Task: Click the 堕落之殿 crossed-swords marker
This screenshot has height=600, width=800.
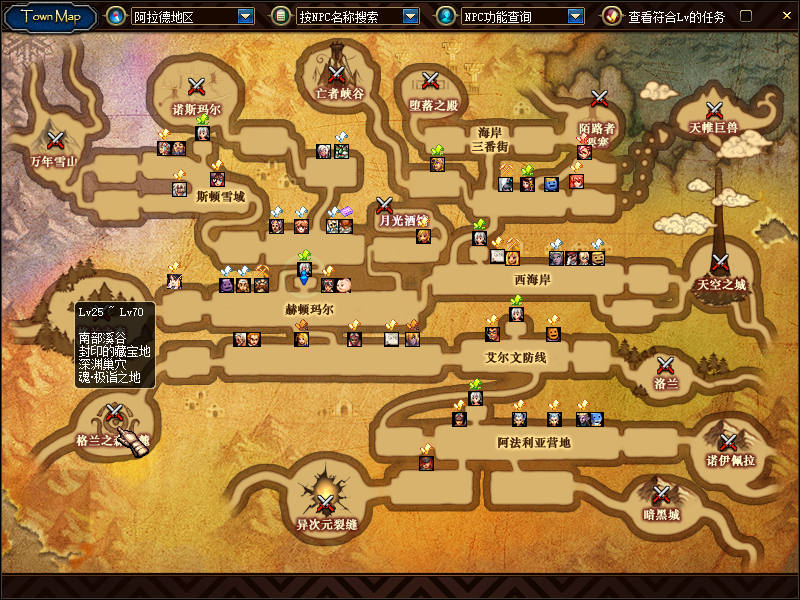Action: pyautogui.click(x=431, y=81)
